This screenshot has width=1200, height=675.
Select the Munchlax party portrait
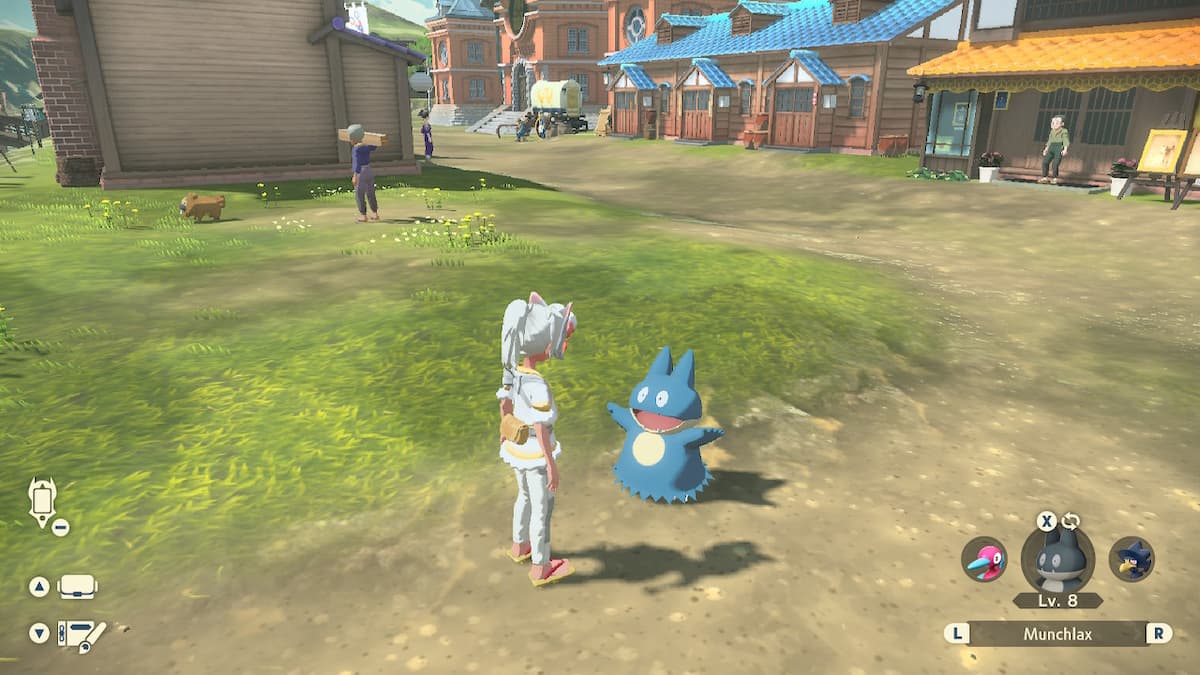click(1058, 560)
